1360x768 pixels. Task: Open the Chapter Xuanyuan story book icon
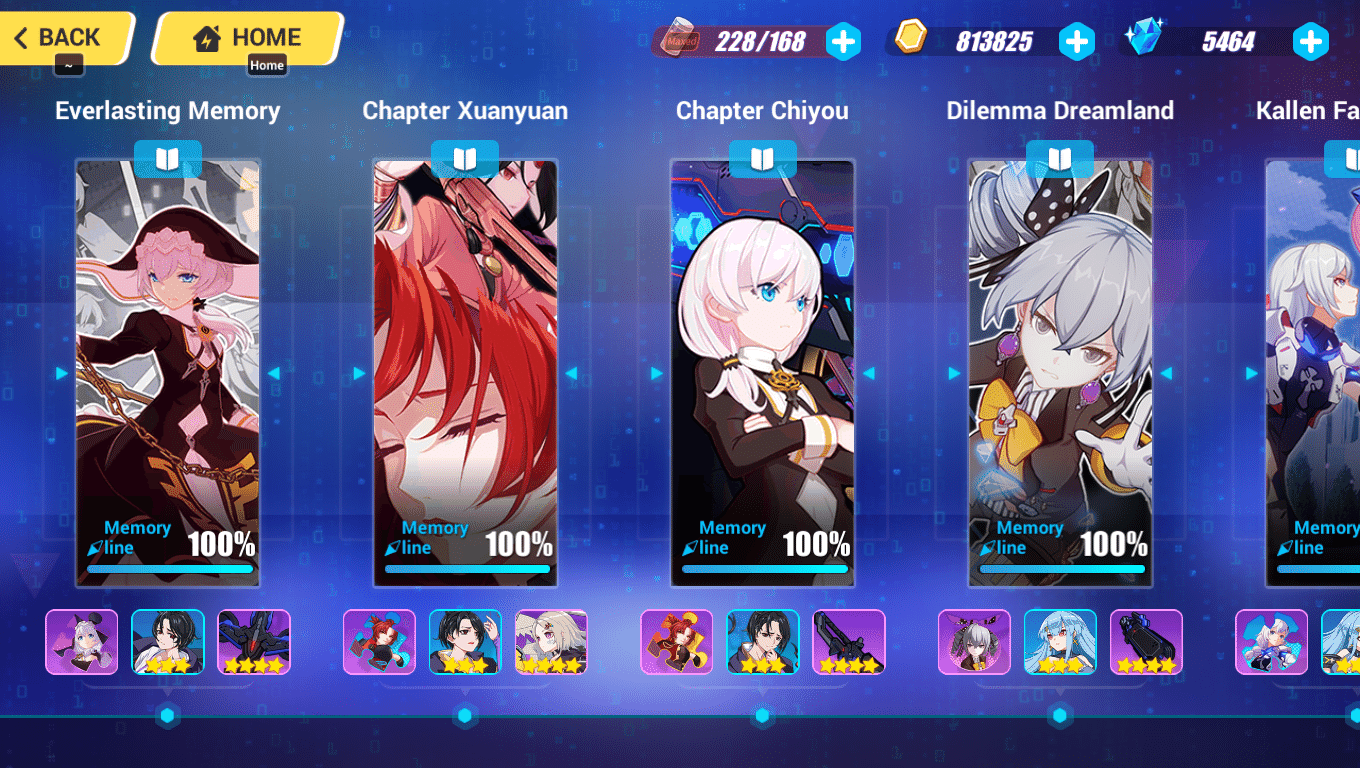click(465, 158)
